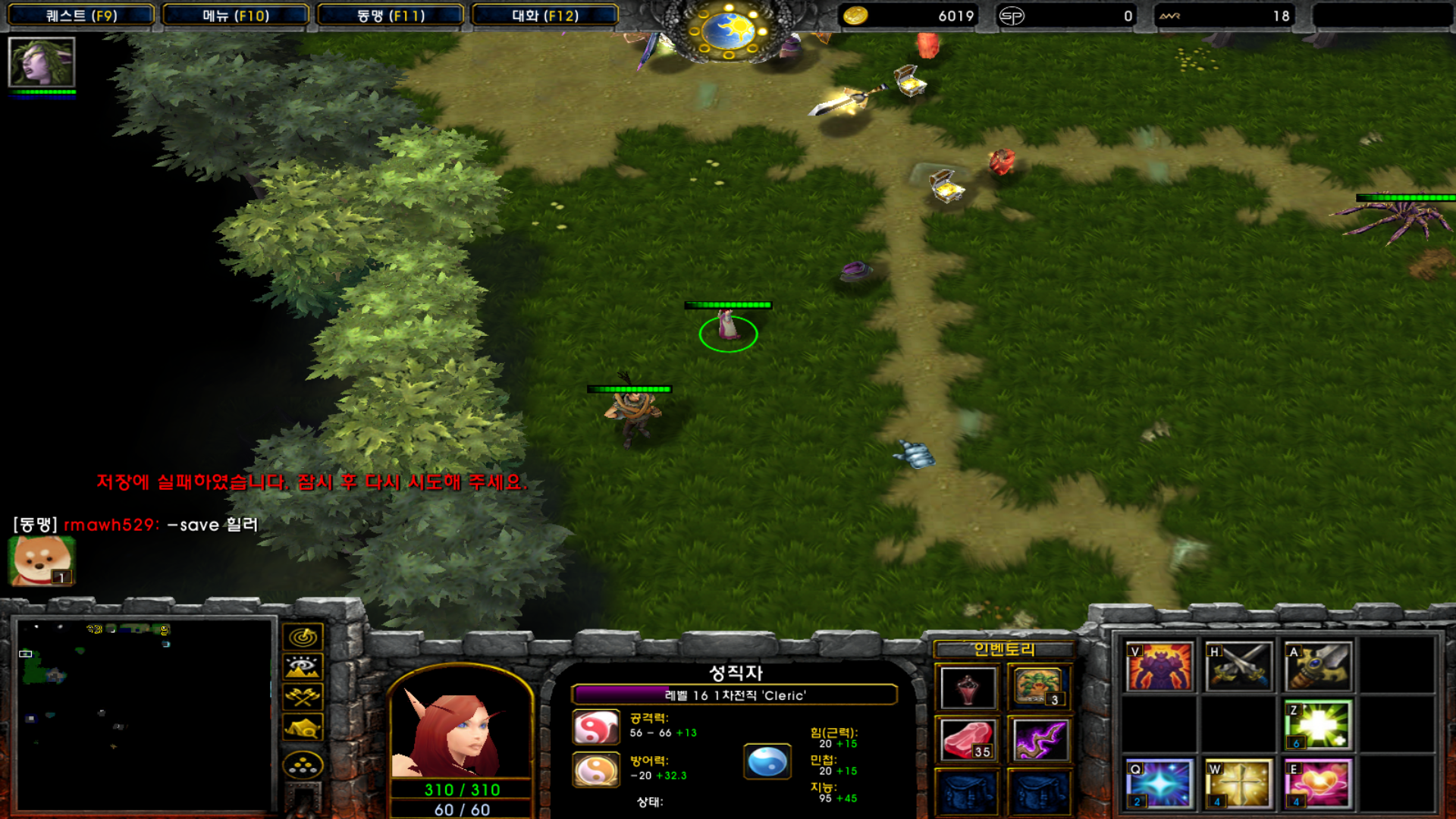Click the formation toggle button

click(303, 765)
